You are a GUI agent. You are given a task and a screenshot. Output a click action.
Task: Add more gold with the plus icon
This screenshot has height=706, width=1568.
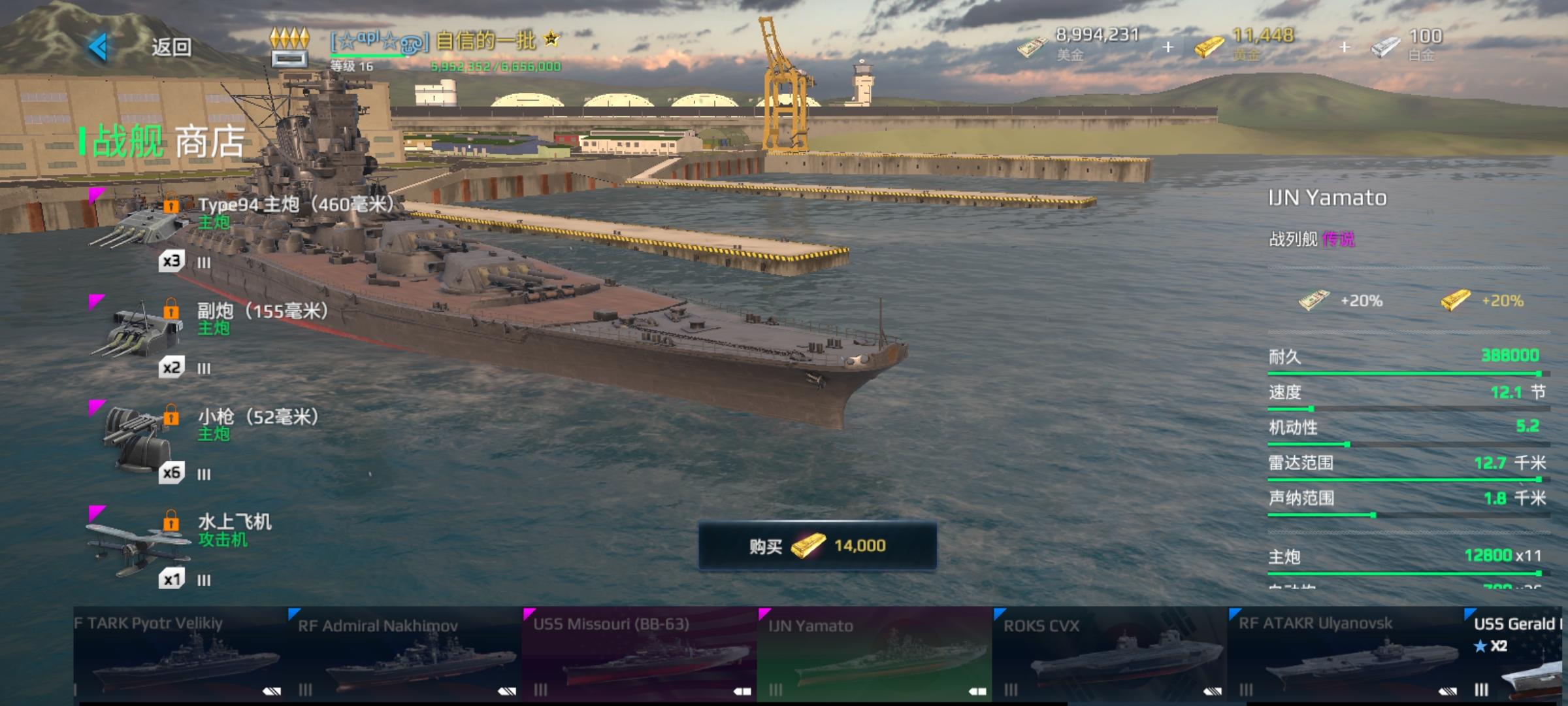1344,47
